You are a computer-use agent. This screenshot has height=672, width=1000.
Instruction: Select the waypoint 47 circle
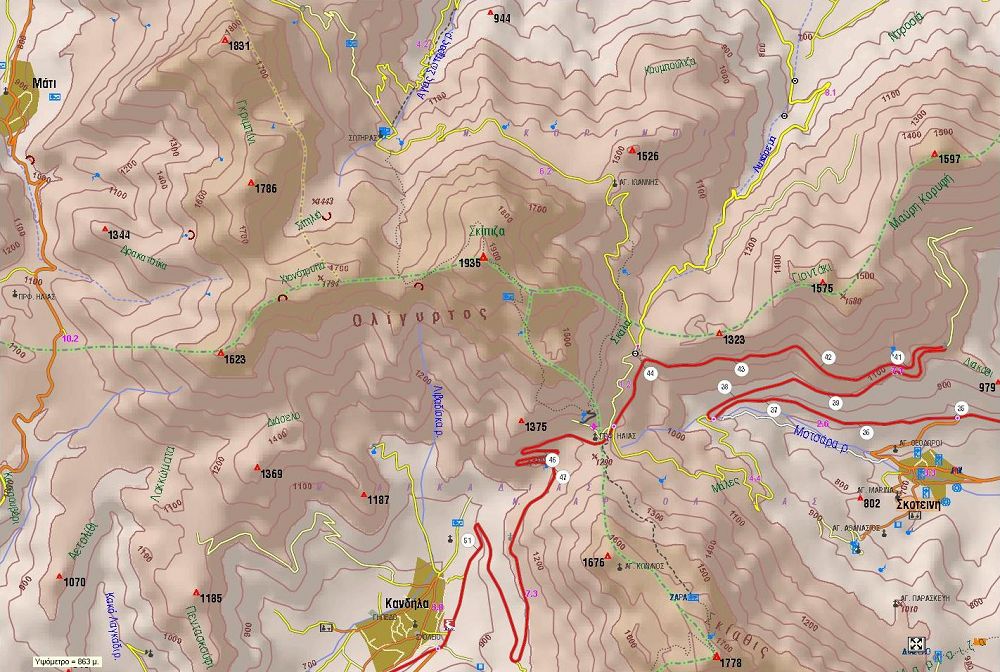pos(563,477)
